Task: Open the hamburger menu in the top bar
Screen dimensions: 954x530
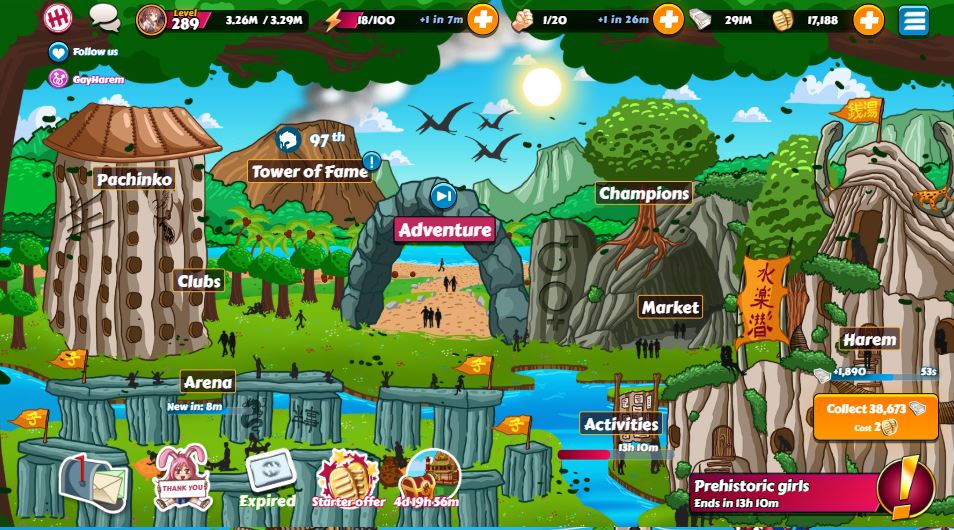Action: tap(913, 20)
